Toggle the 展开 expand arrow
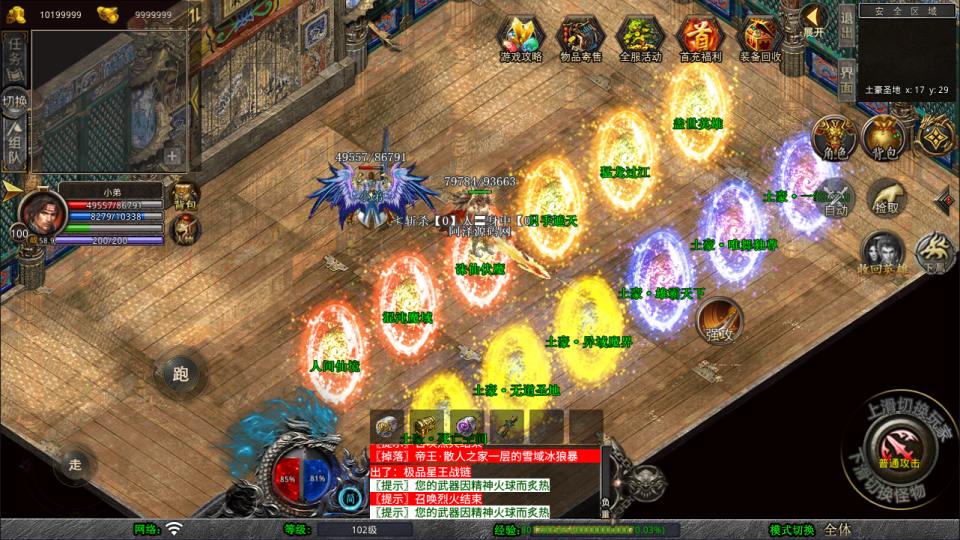 [814, 20]
